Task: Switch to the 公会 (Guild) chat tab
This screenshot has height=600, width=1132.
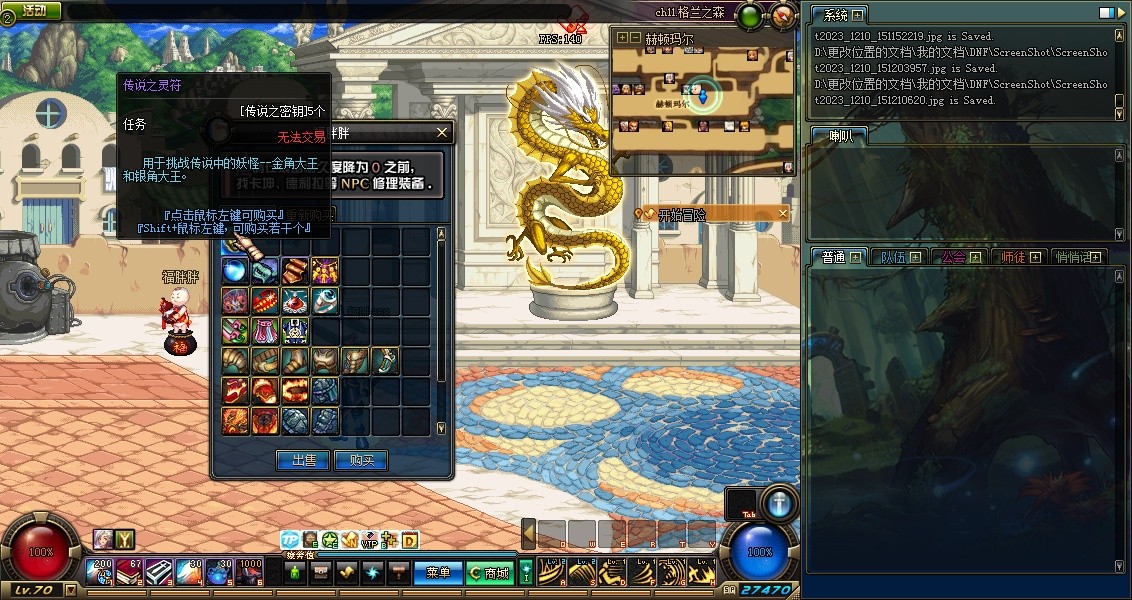Action: point(954,257)
